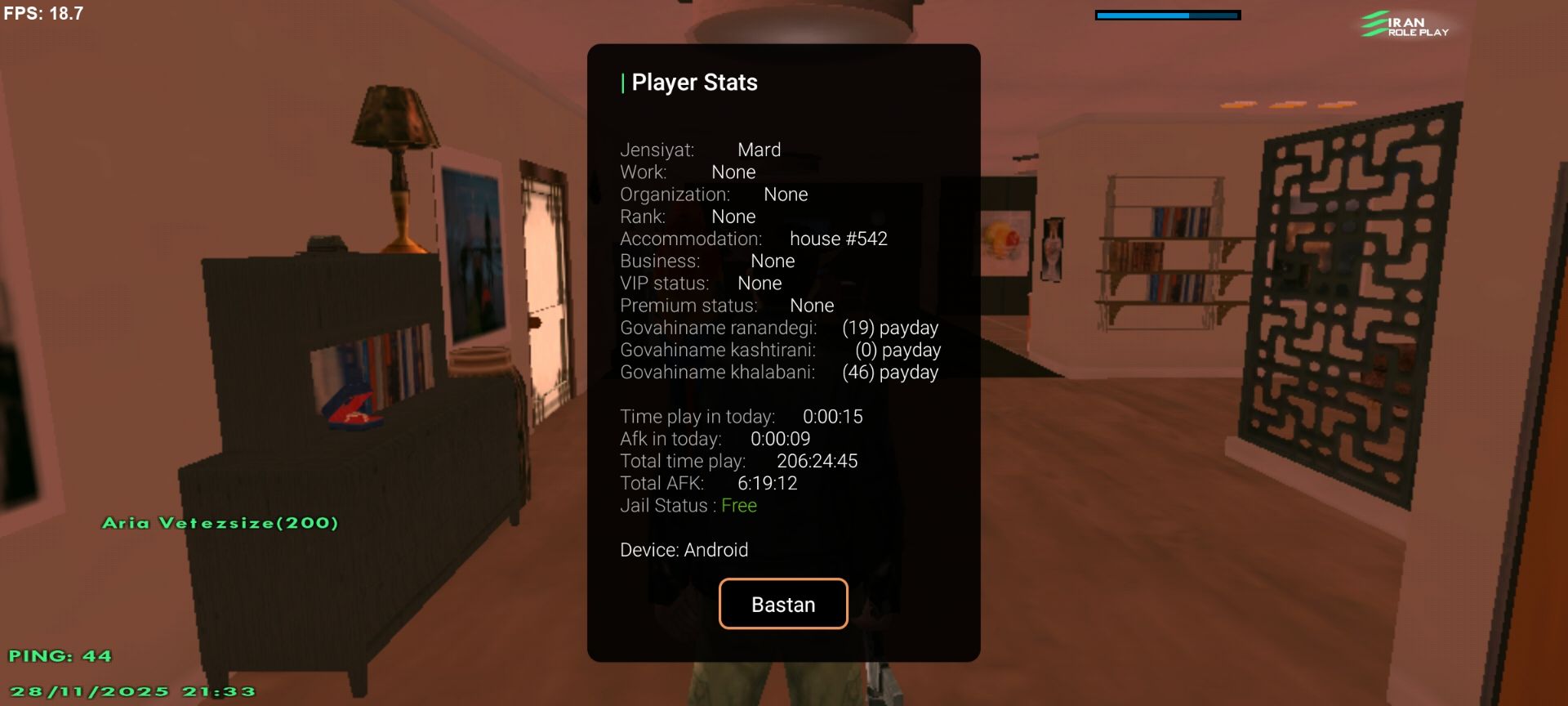This screenshot has height=706, width=1568.
Task: Select the Accommodation house #542 entry
Action: click(753, 239)
